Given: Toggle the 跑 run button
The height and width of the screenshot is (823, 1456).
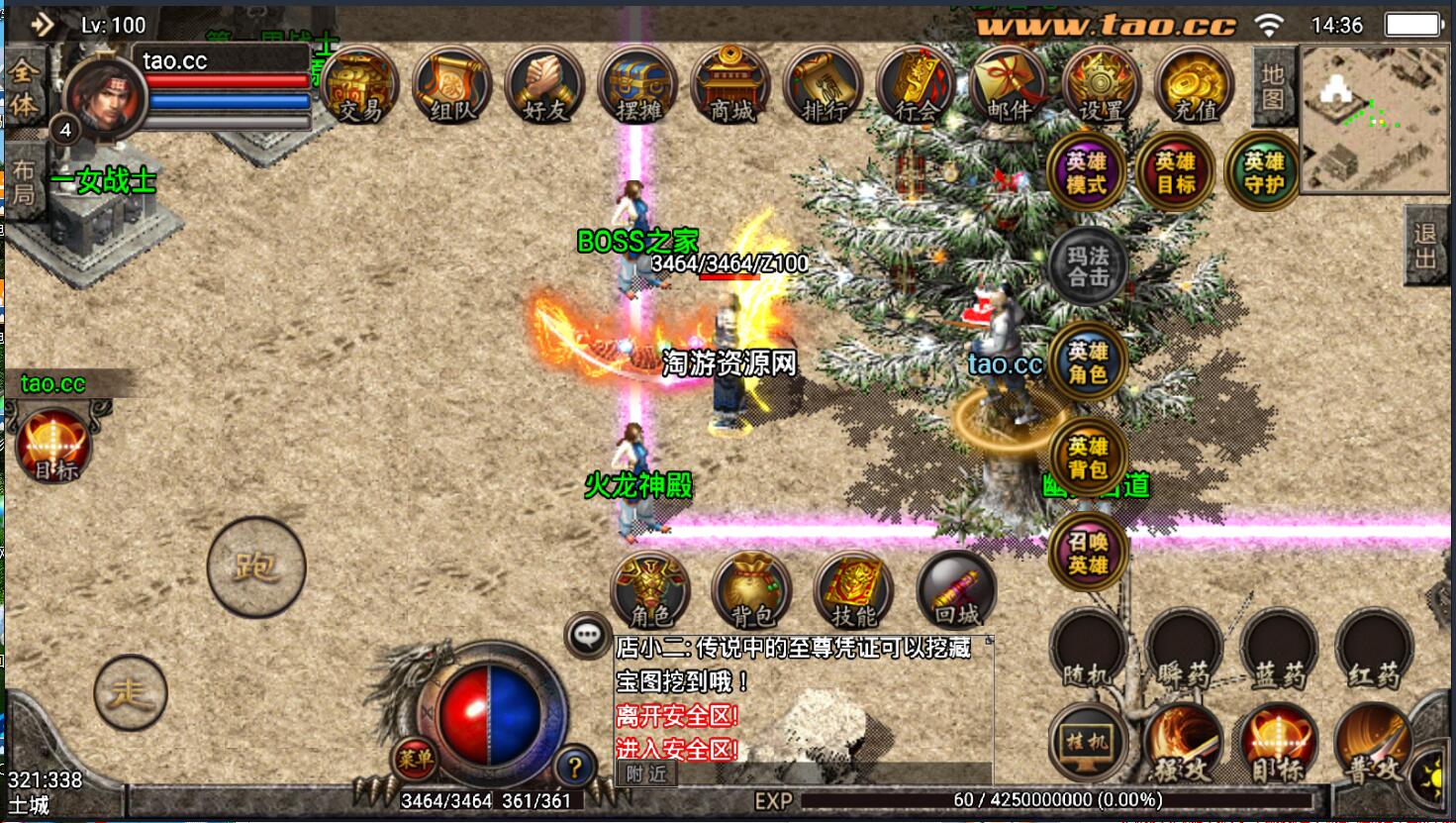Looking at the screenshot, I should [x=256, y=566].
